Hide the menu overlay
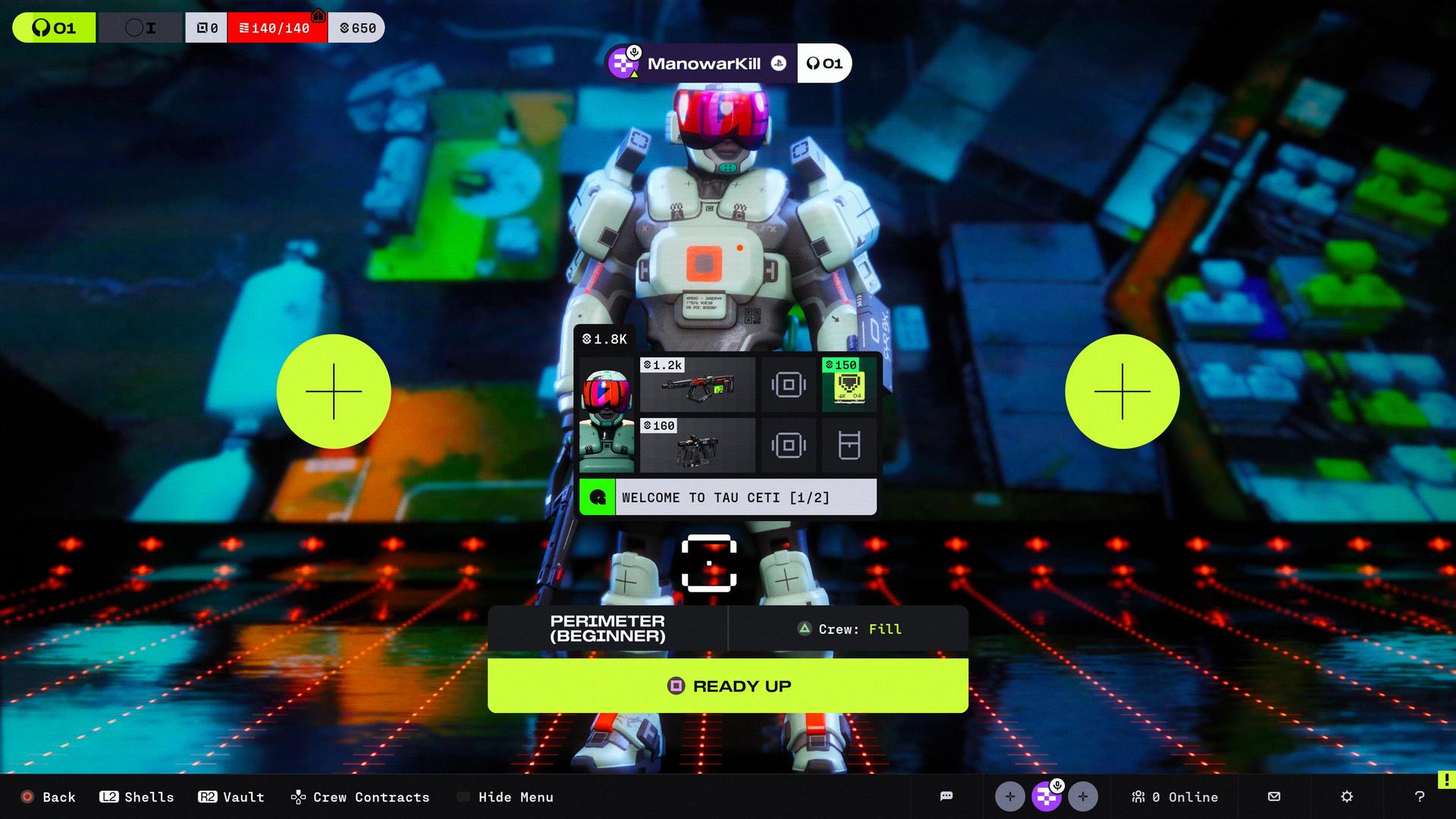1456x819 pixels. (506, 797)
